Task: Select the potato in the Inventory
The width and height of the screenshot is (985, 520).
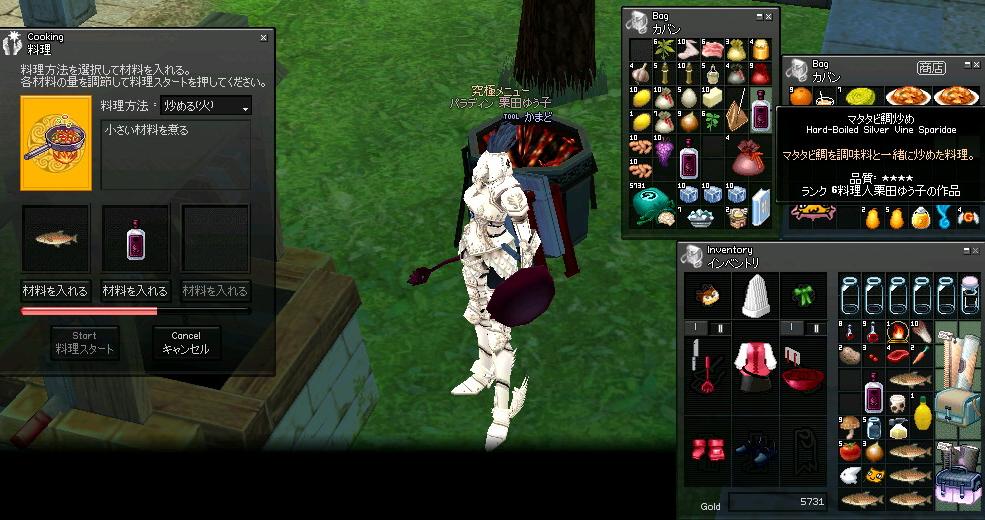Action: click(x=850, y=355)
